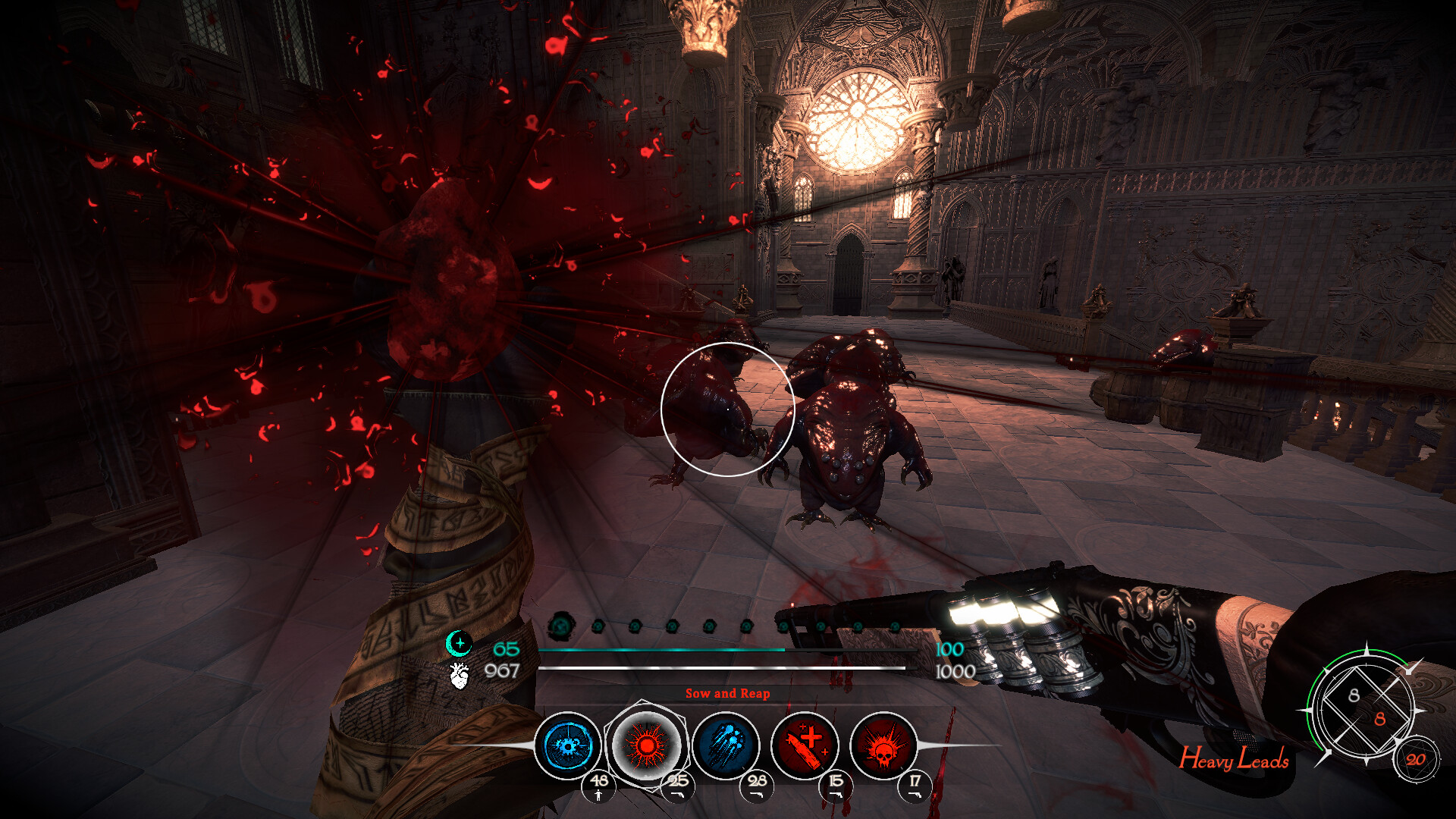
Task: Click the Heavy Leads ammo type label
Action: coord(1234,758)
